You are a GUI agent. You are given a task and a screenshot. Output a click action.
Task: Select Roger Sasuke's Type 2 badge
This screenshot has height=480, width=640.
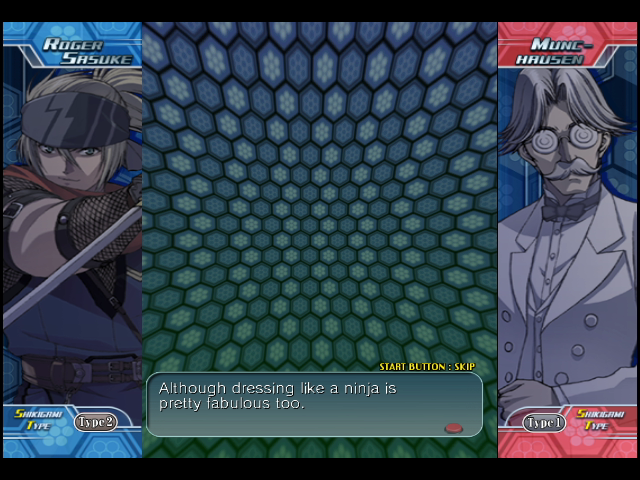click(95, 422)
